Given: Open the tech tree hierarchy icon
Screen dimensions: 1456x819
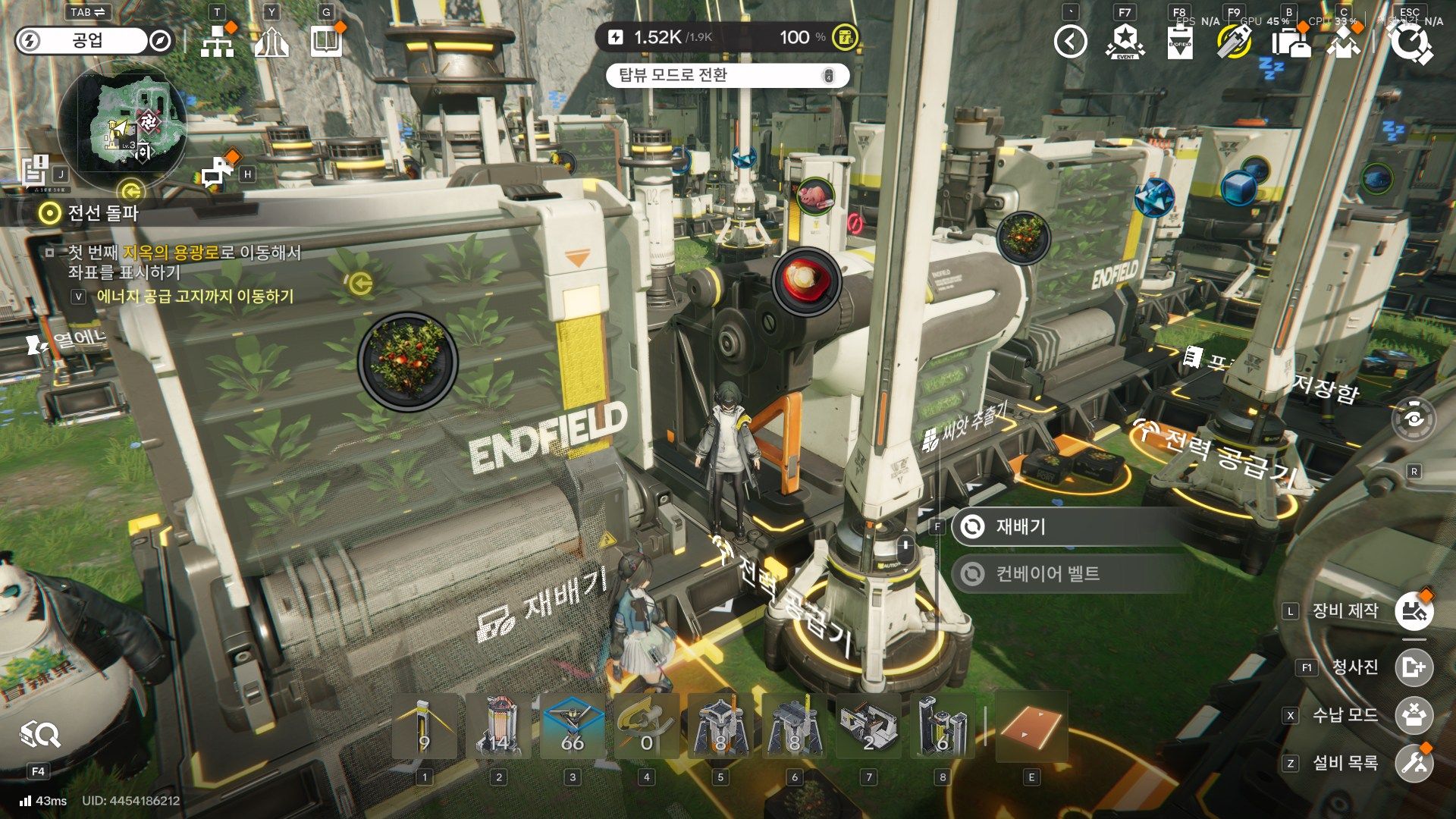Looking at the screenshot, I should point(218,42).
